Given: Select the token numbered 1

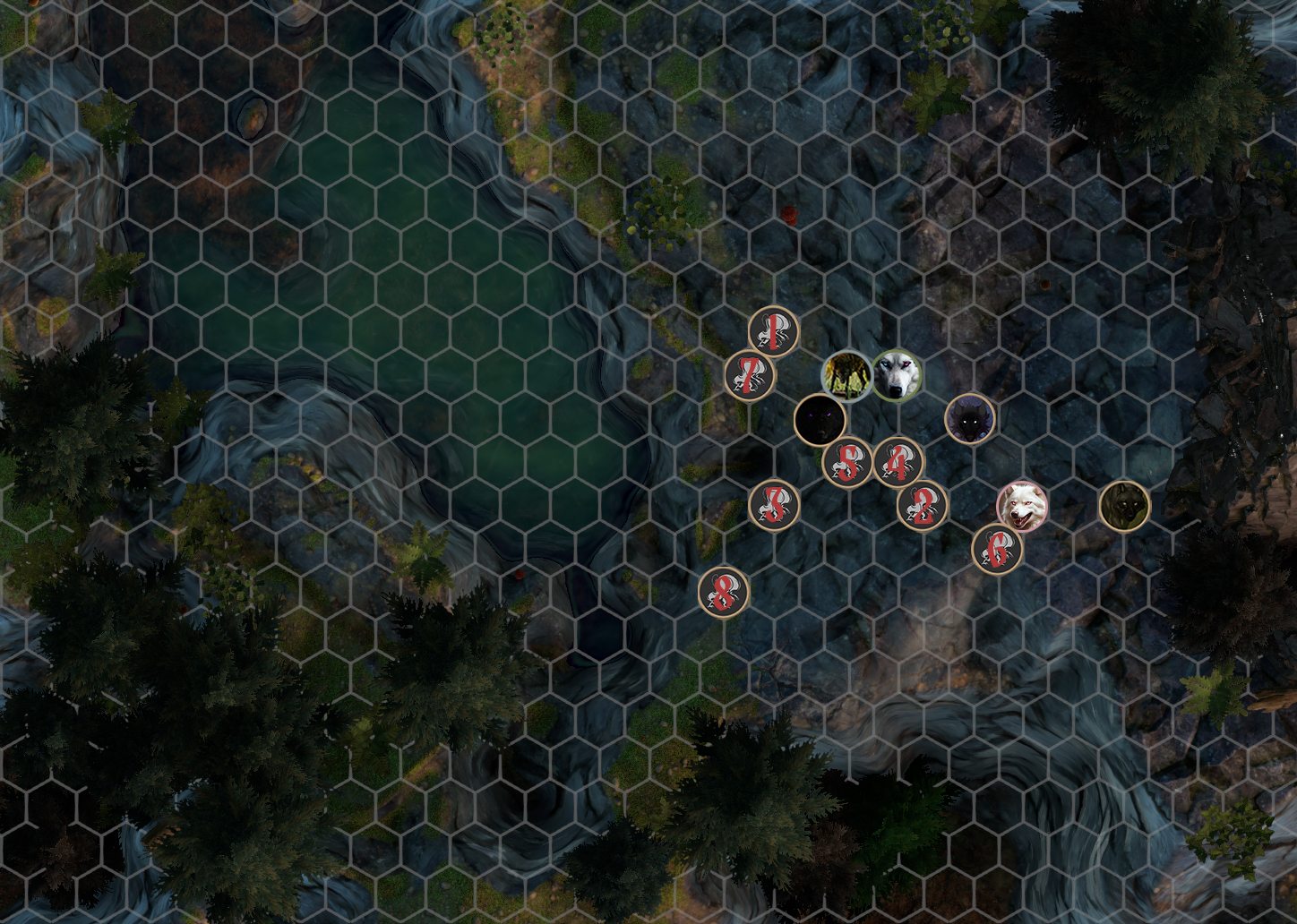Looking at the screenshot, I should coord(773,331).
